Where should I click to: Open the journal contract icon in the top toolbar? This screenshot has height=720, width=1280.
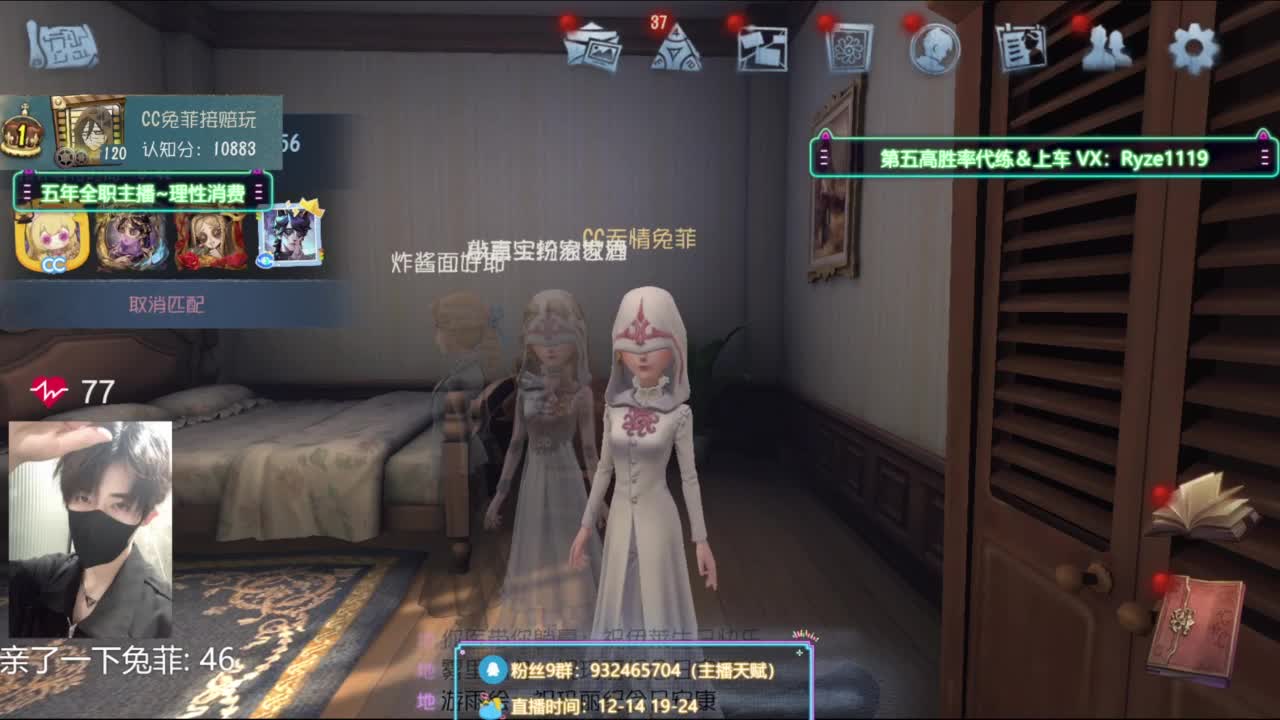1020,45
